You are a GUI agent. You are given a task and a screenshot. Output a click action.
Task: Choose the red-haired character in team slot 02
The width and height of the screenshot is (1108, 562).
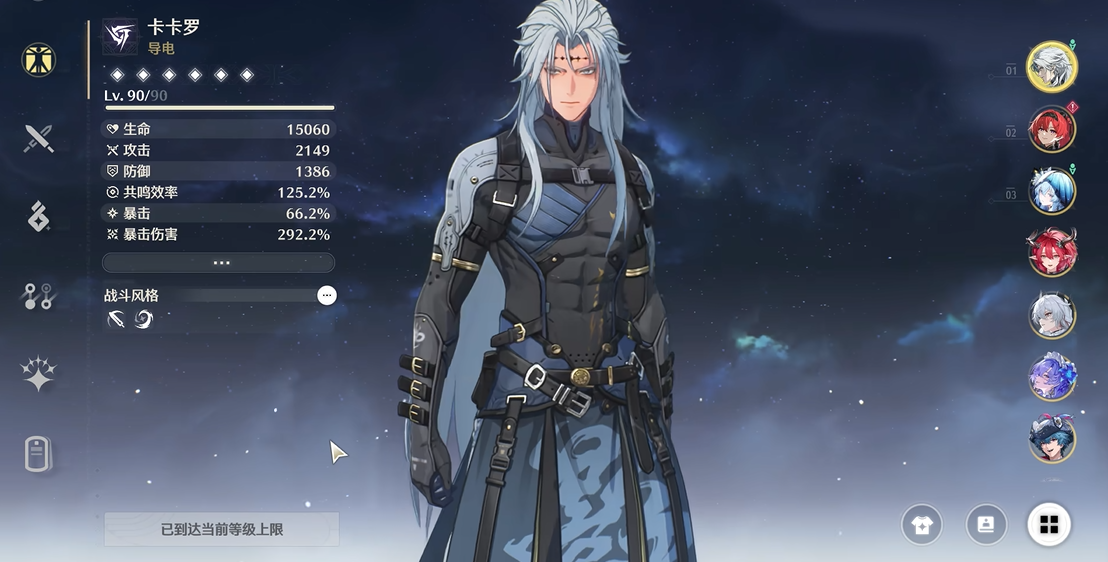tap(1052, 128)
